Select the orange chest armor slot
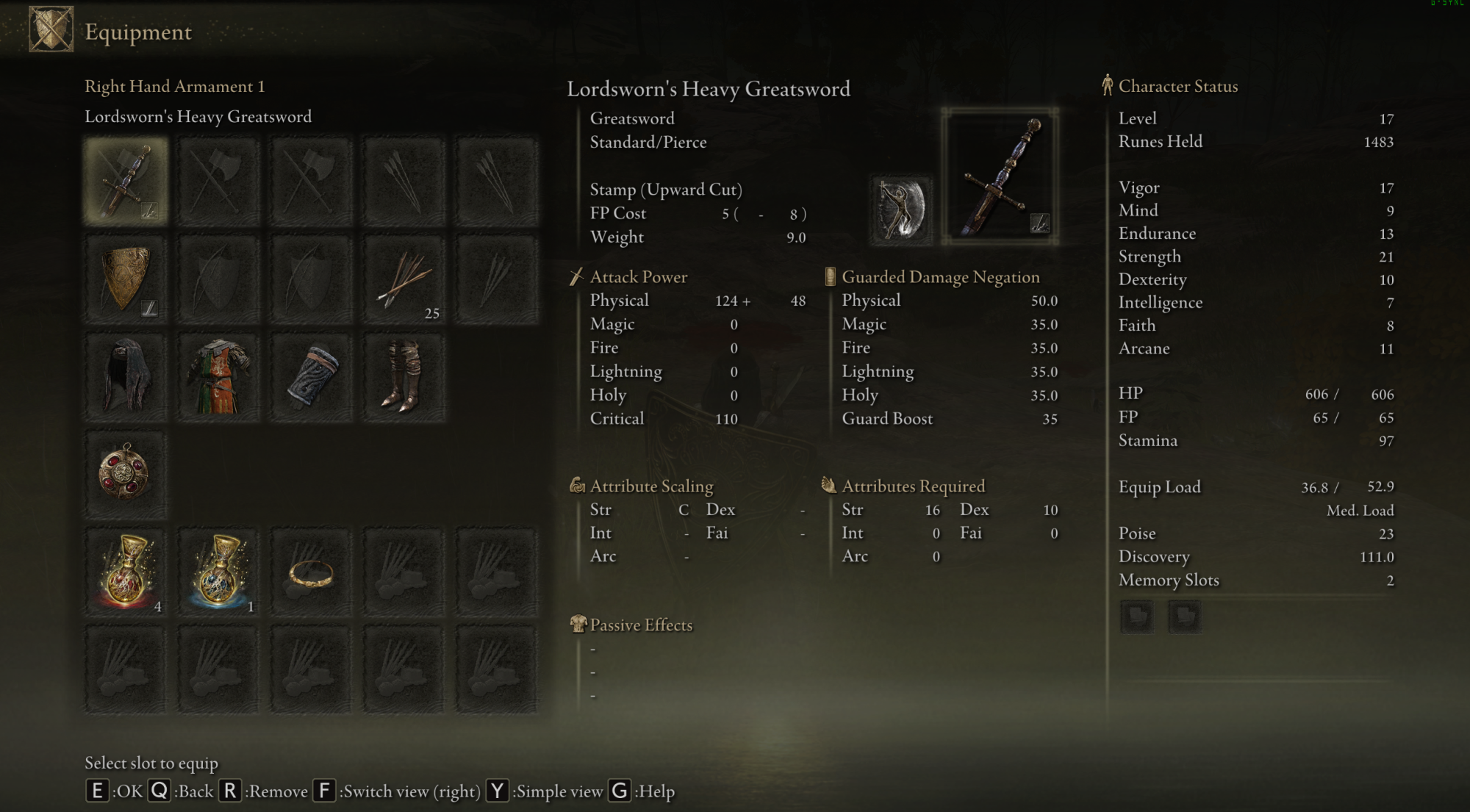This screenshot has height=812, width=1470. pyautogui.click(x=218, y=378)
